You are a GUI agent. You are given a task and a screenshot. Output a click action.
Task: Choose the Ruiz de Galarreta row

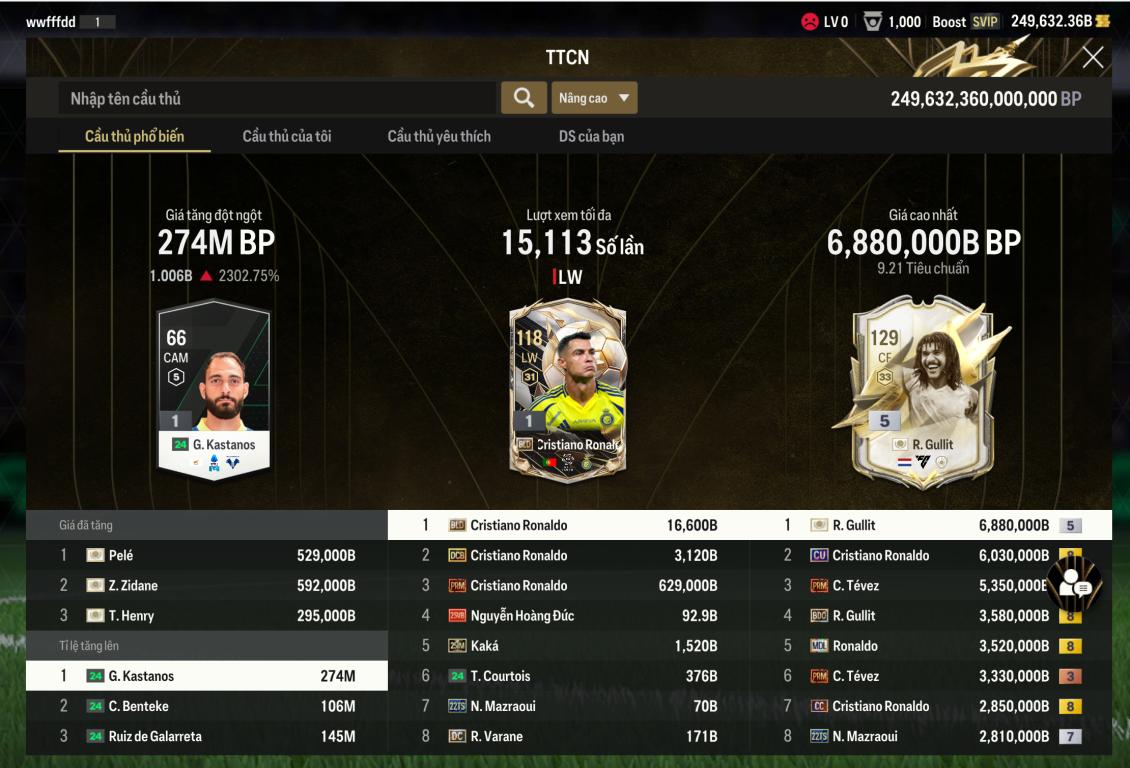tap(207, 736)
